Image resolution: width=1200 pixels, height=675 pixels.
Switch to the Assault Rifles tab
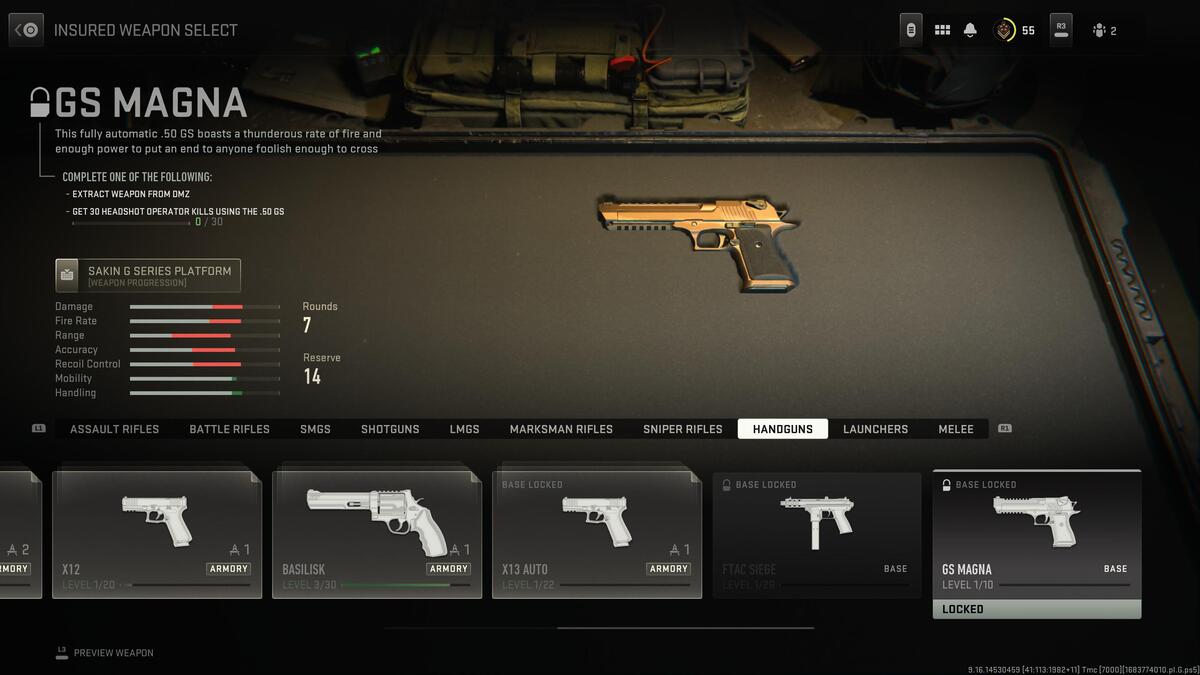114,429
